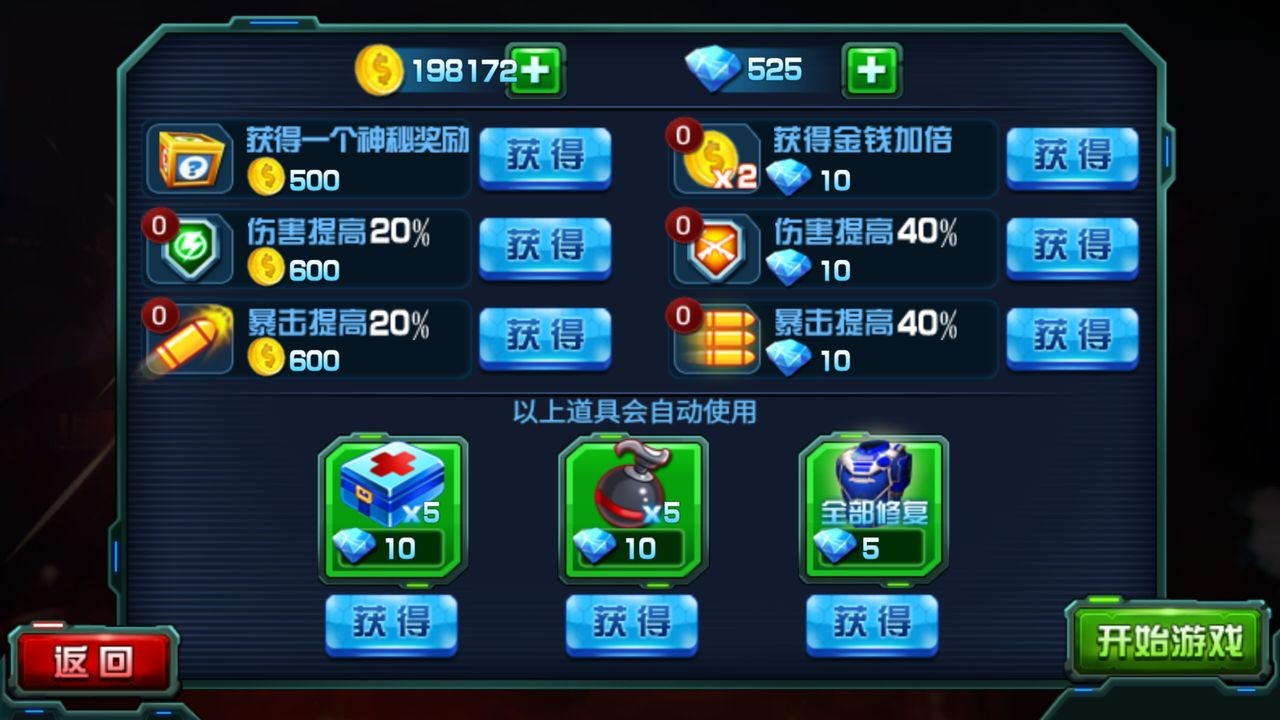The height and width of the screenshot is (720, 1280).
Task: Select the green lightning shield for 伤害提高20%
Action: tap(190, 248)
